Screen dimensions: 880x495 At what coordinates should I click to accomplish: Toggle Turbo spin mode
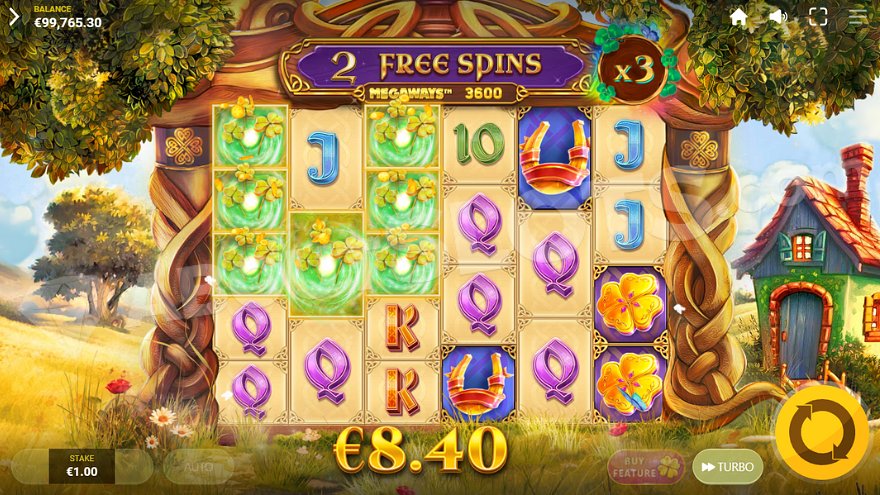click(727, 467)
